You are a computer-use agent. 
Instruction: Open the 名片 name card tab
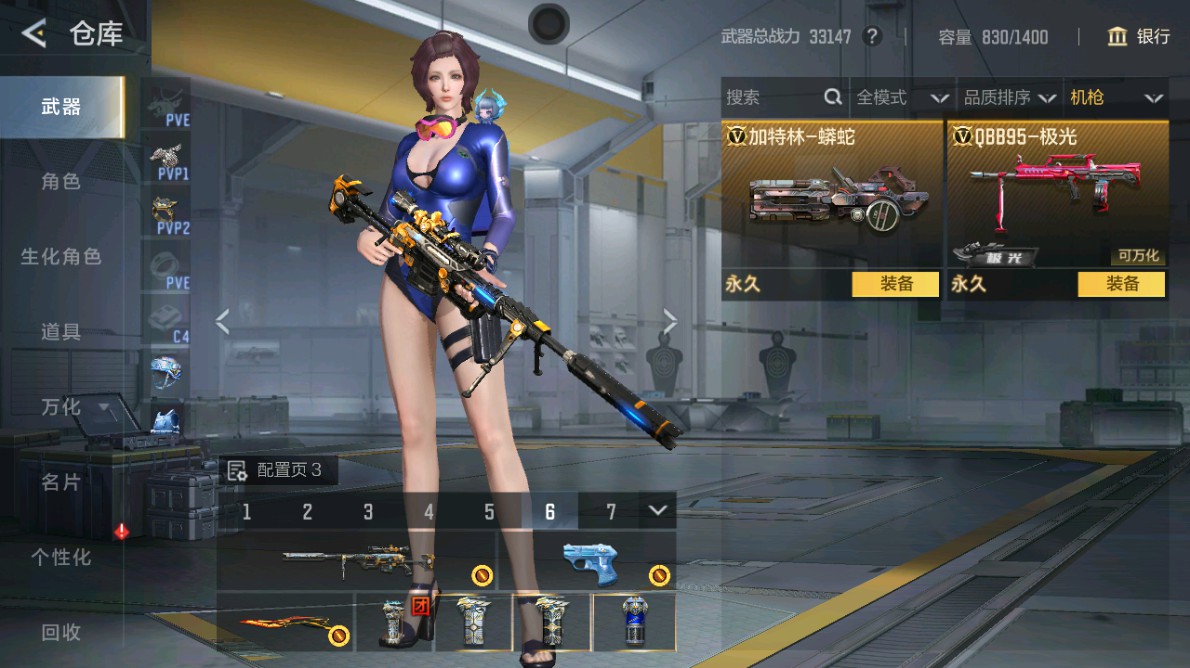61,482
